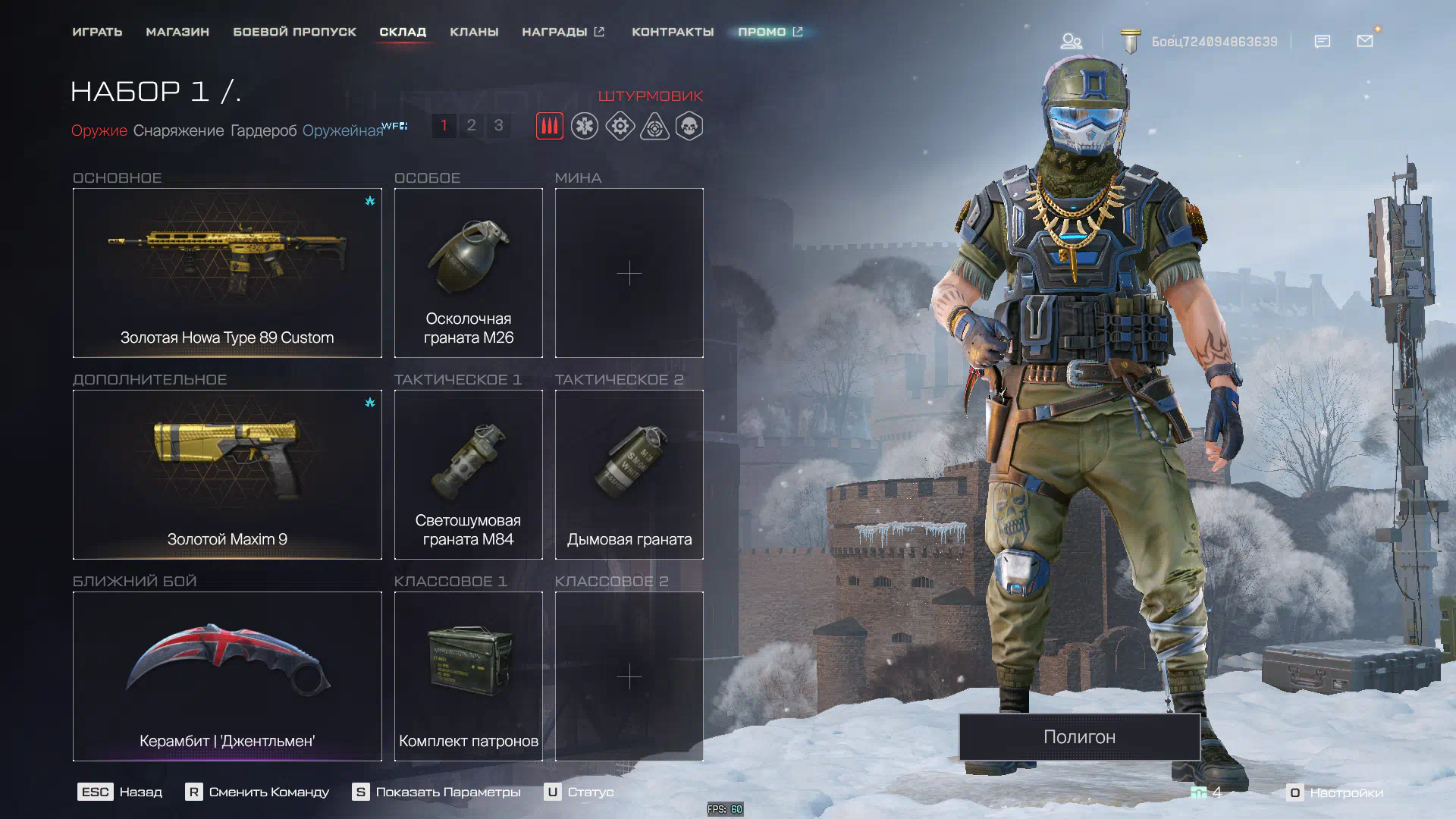Screen dimensions: 1456x819
Task: Pick the skull-shaped class icon
Action: coord(689,126)
